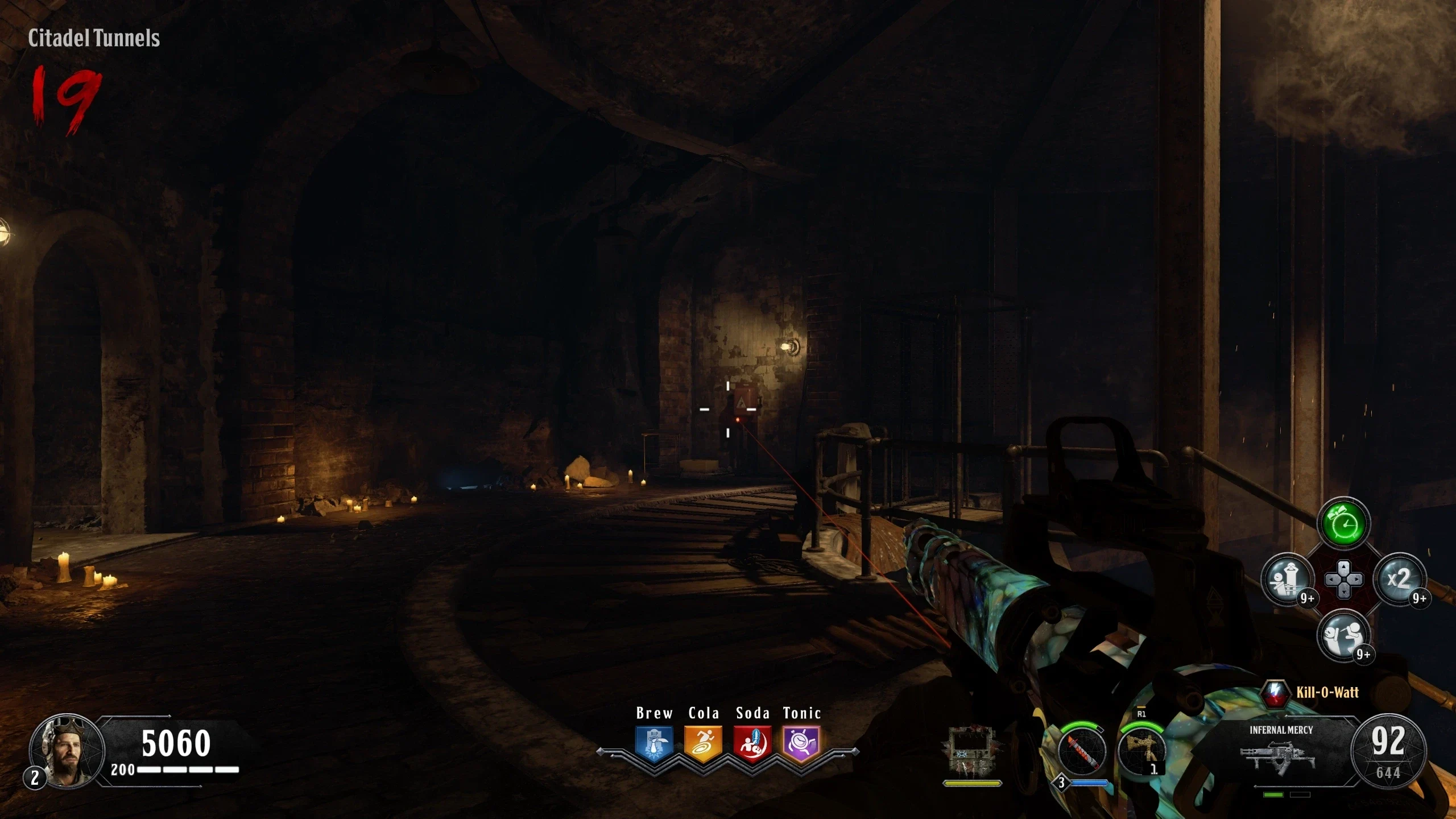
Task: Select the Infernal Mercy weapon panel
Action: click(x=1281, y=751)
